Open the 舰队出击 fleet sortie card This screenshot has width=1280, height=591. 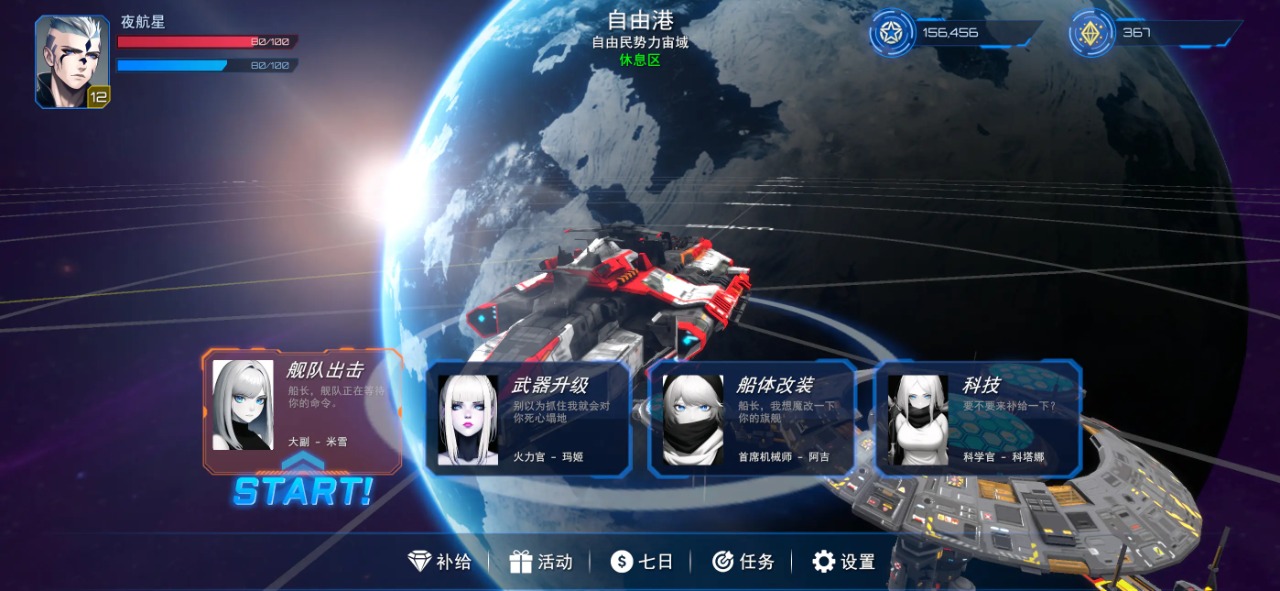click(302, 410)
